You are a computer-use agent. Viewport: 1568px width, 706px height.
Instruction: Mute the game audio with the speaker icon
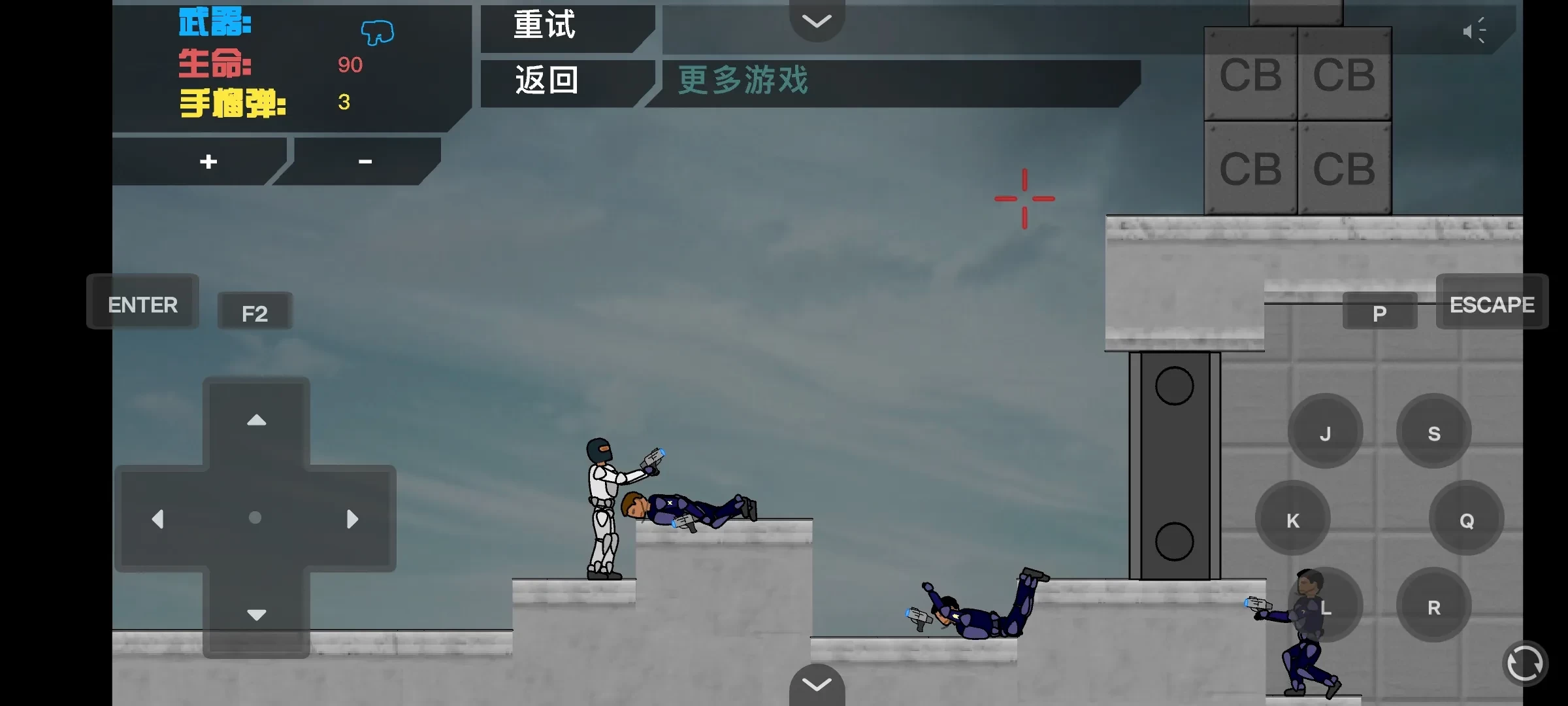pyautogui.click(x=1475, y=30)
